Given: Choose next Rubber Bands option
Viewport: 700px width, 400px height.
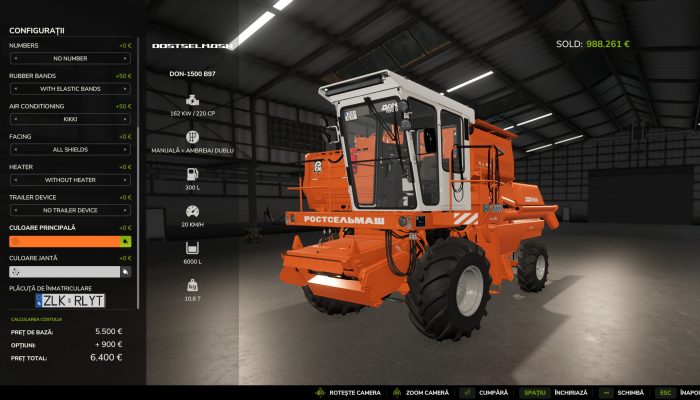Looking at the screenshot, I should 126,89.
